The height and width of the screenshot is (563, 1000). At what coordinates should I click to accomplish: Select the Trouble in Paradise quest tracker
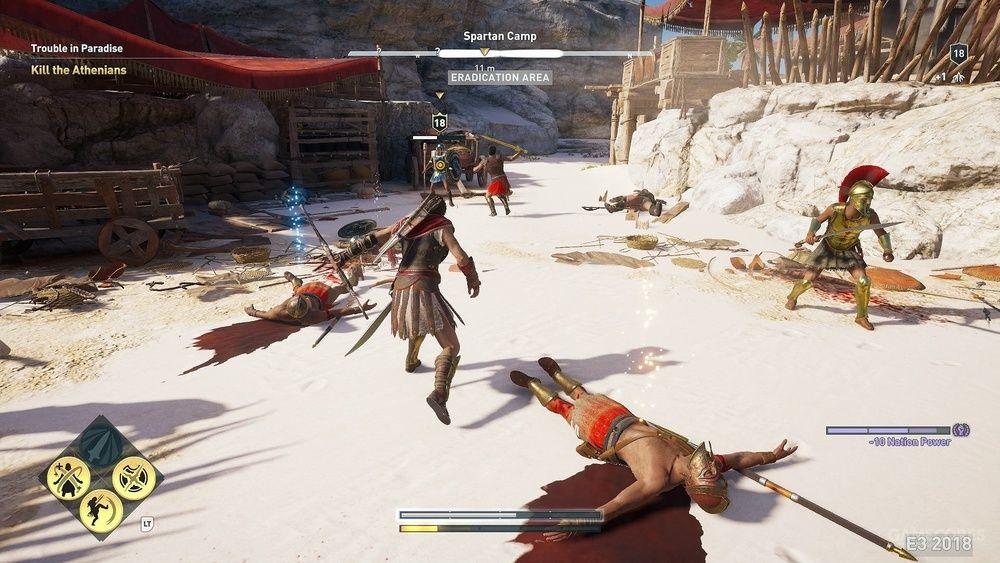(x=76, y=48)
